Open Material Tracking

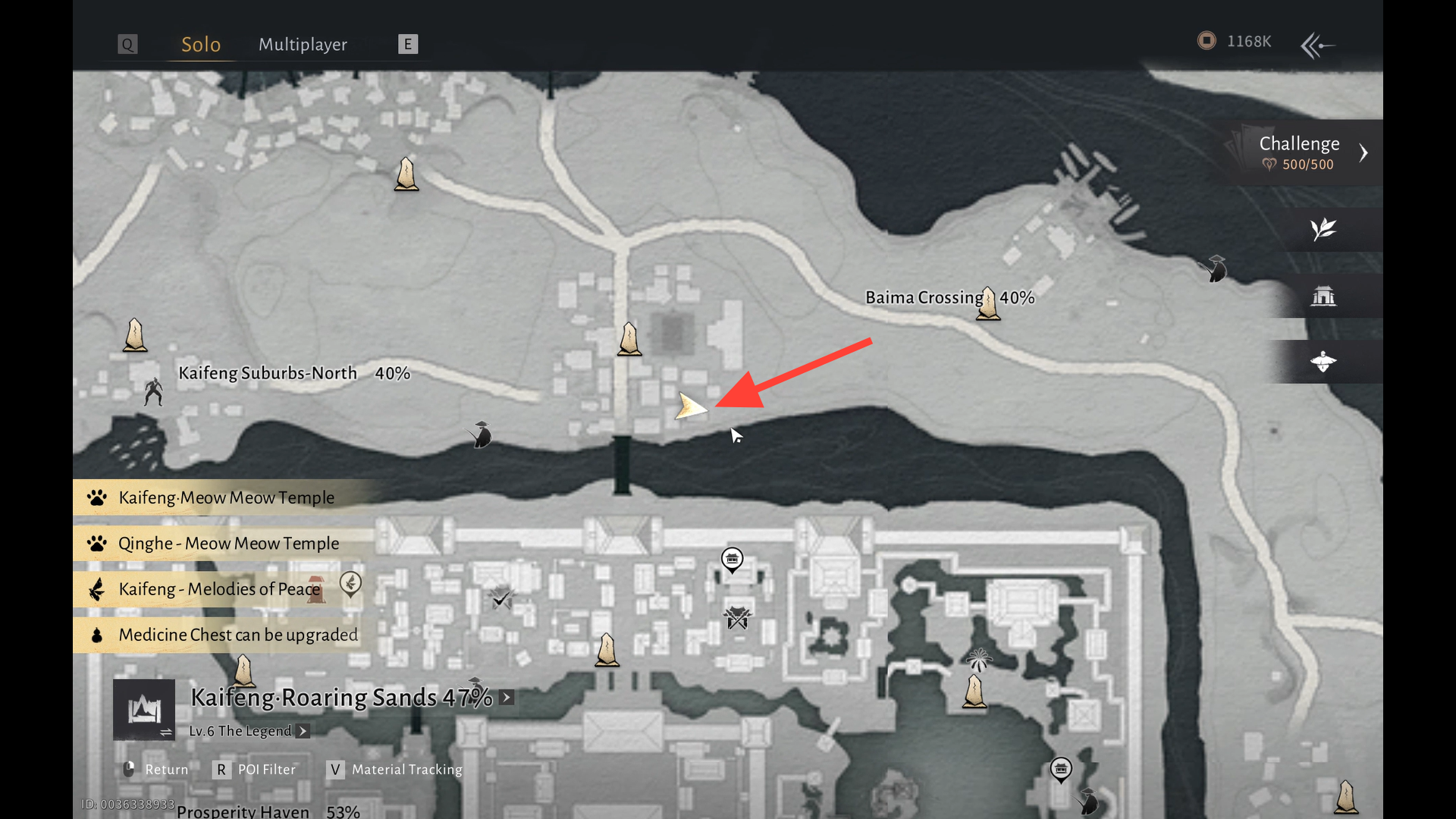pyautogui.click(x=396, y=770)
